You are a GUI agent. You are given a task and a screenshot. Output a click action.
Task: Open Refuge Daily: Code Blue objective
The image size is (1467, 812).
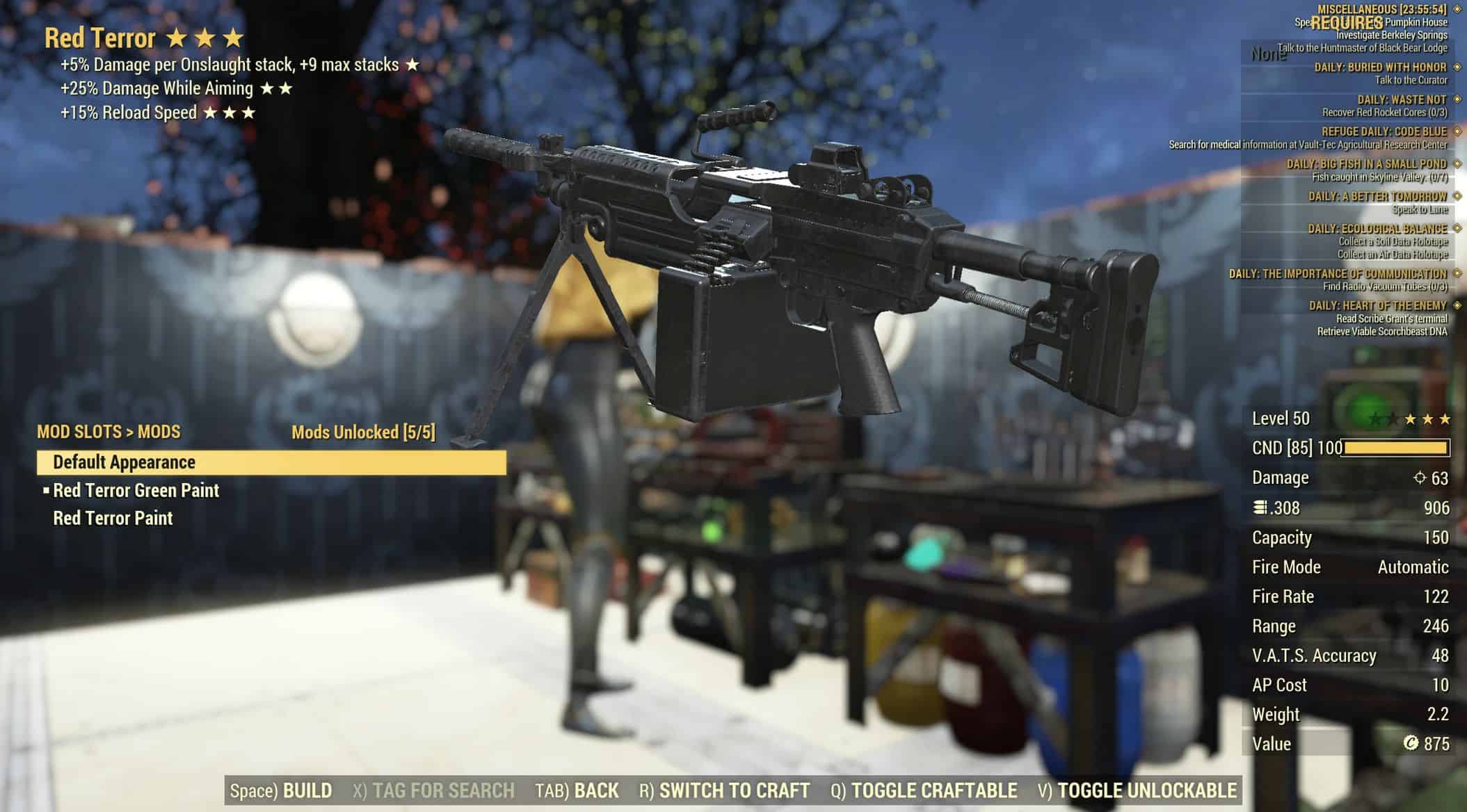(1384, 132)
